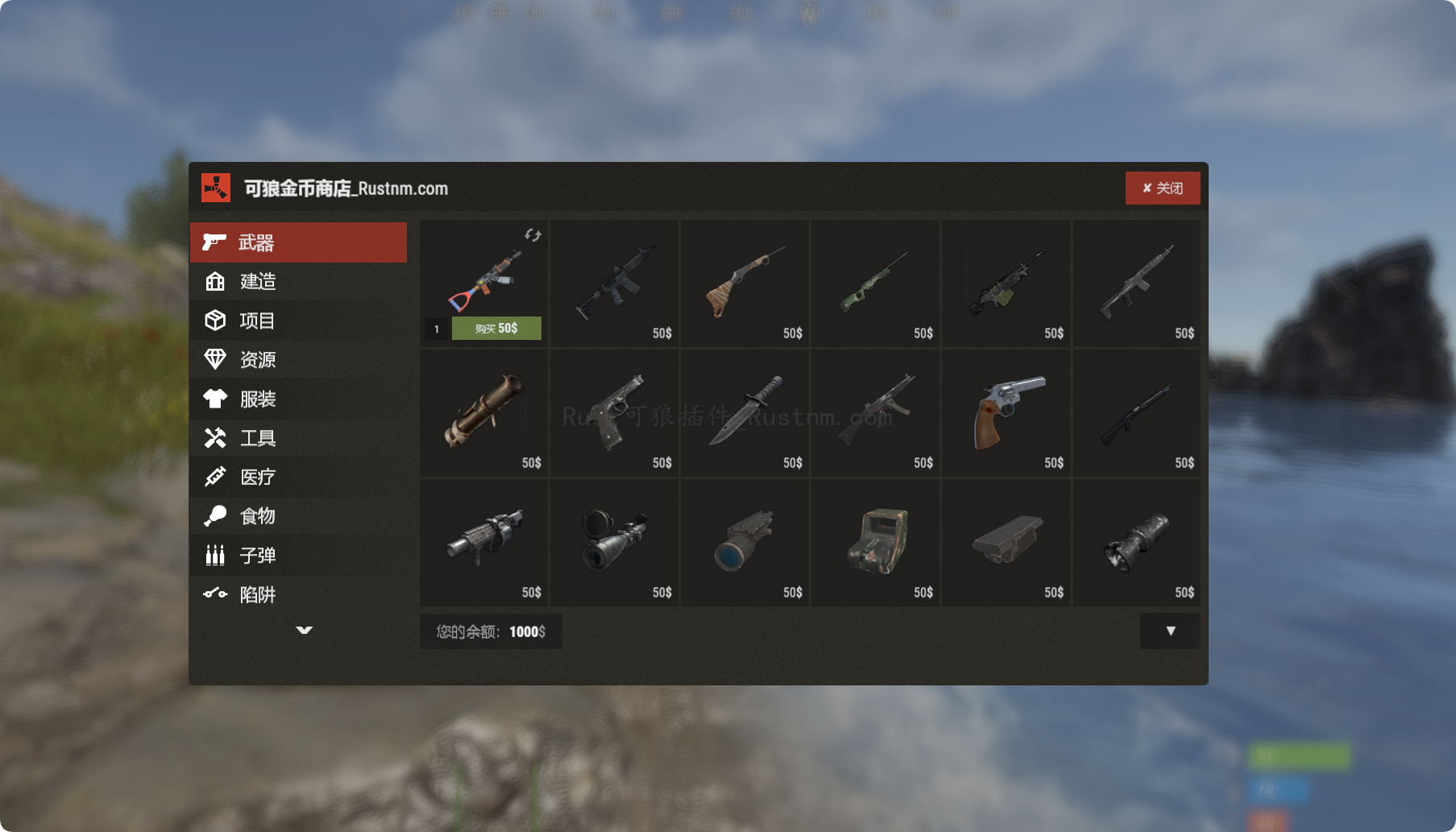This screenshot has height=832, width=1456.
Task: Click the 关闭 button to close the shop
Action: [x=1163, y=188]
